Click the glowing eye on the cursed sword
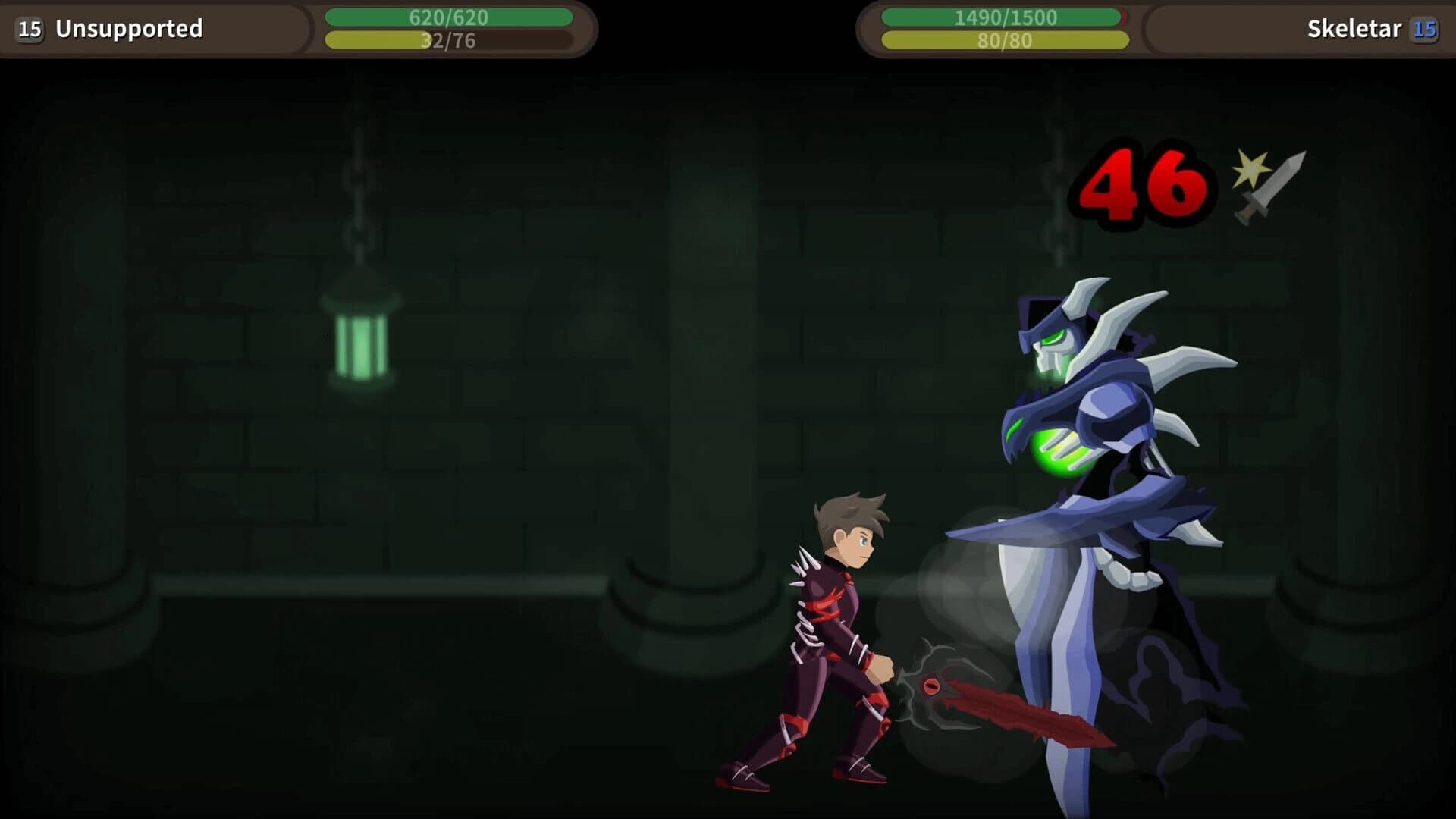 933,686
